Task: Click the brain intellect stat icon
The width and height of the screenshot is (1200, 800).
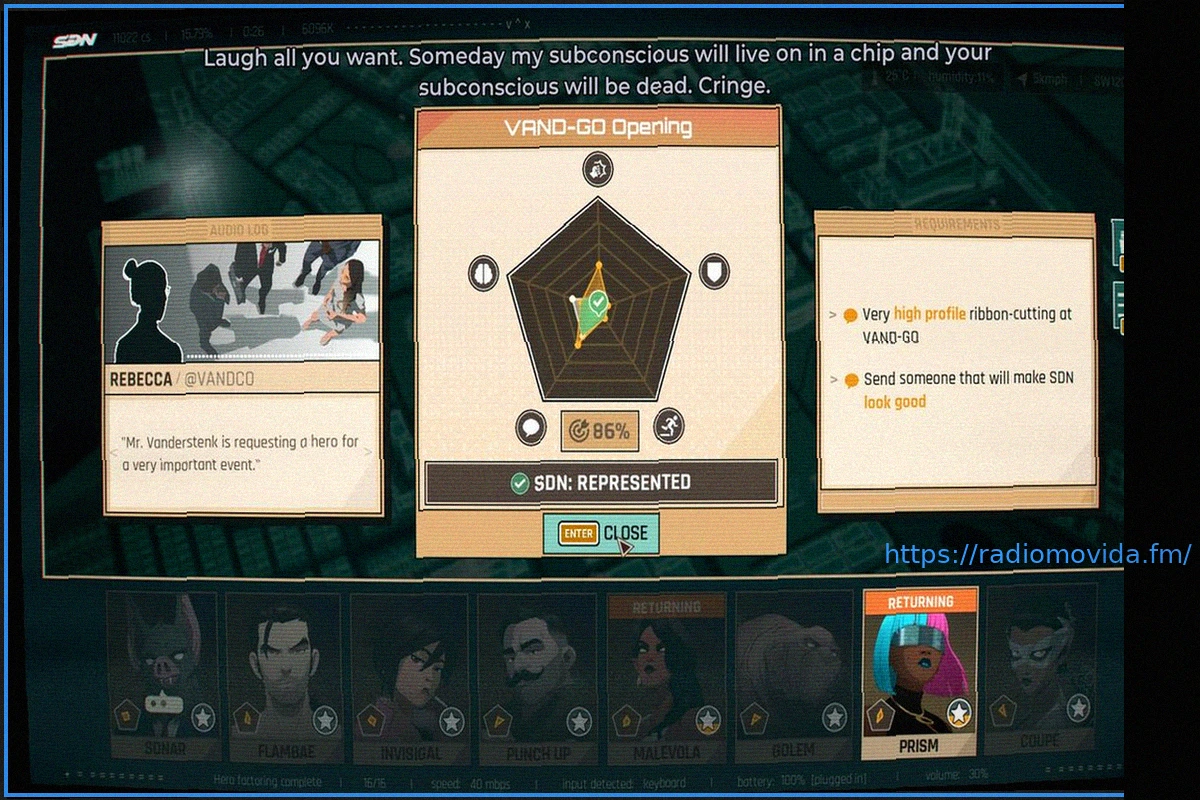Action: tap(485, 272)
